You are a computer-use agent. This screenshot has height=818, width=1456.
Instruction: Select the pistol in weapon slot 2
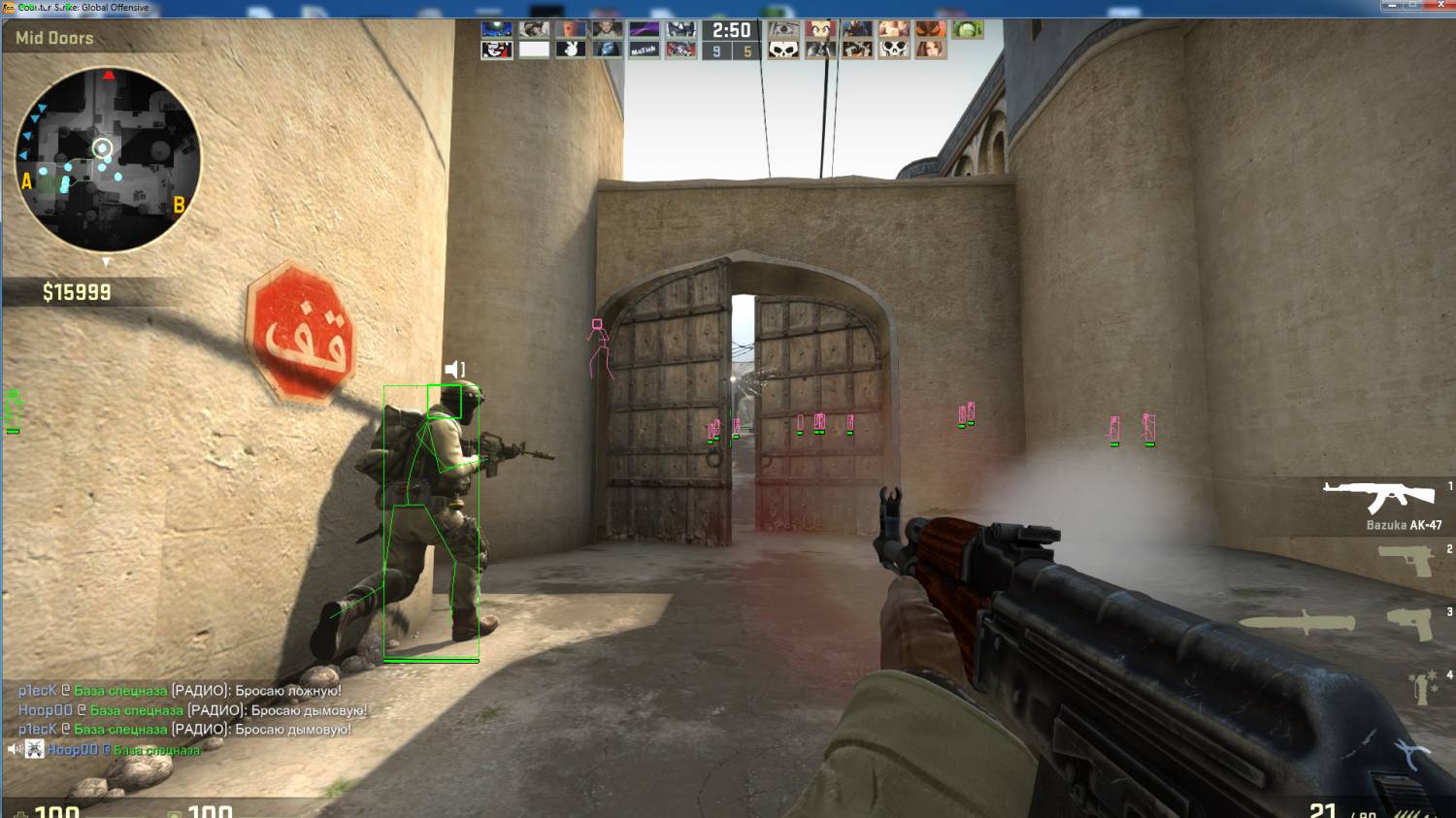pyautogui.click(x=1405, y=560)
